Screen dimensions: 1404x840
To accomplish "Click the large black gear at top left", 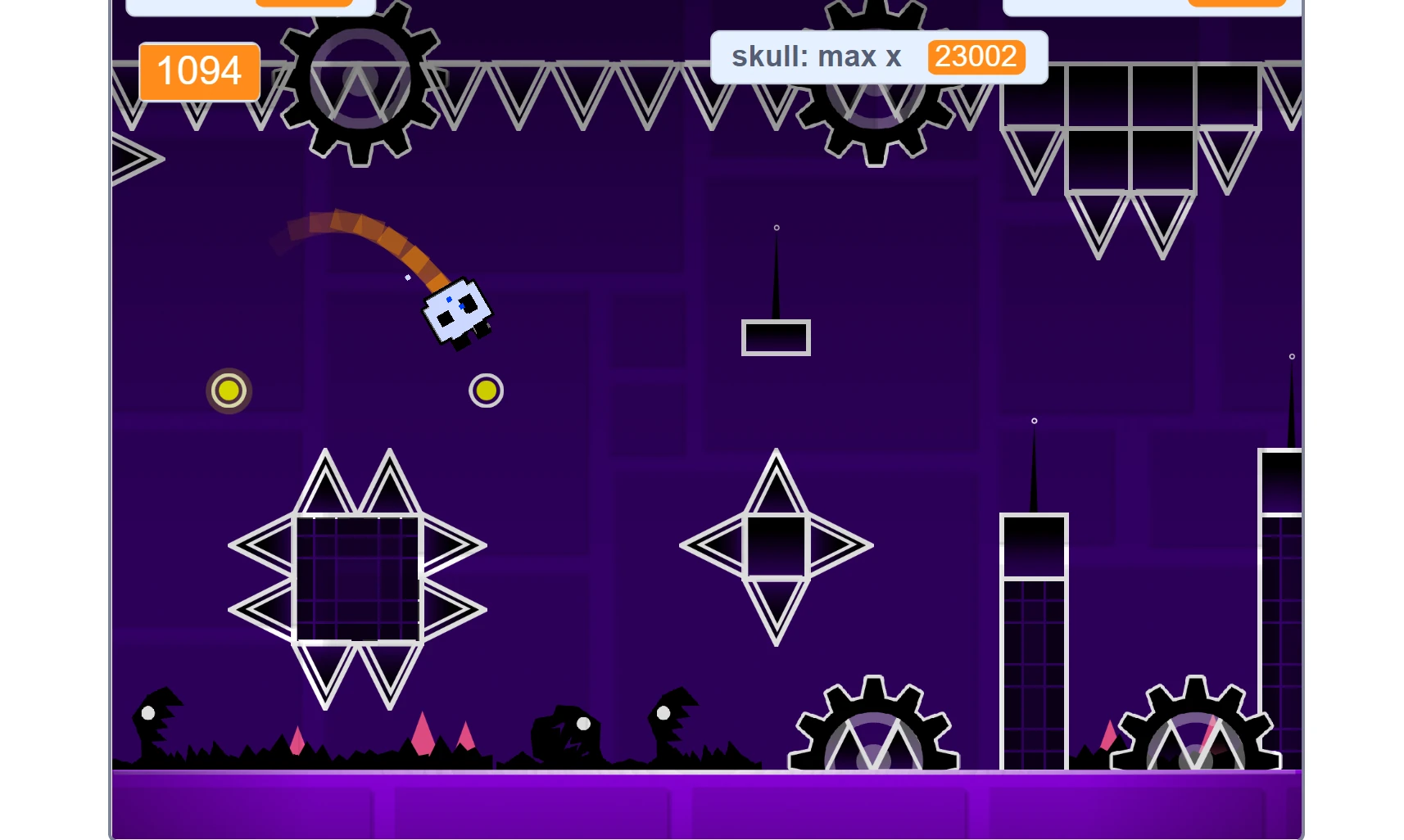I will click(358, 82).
